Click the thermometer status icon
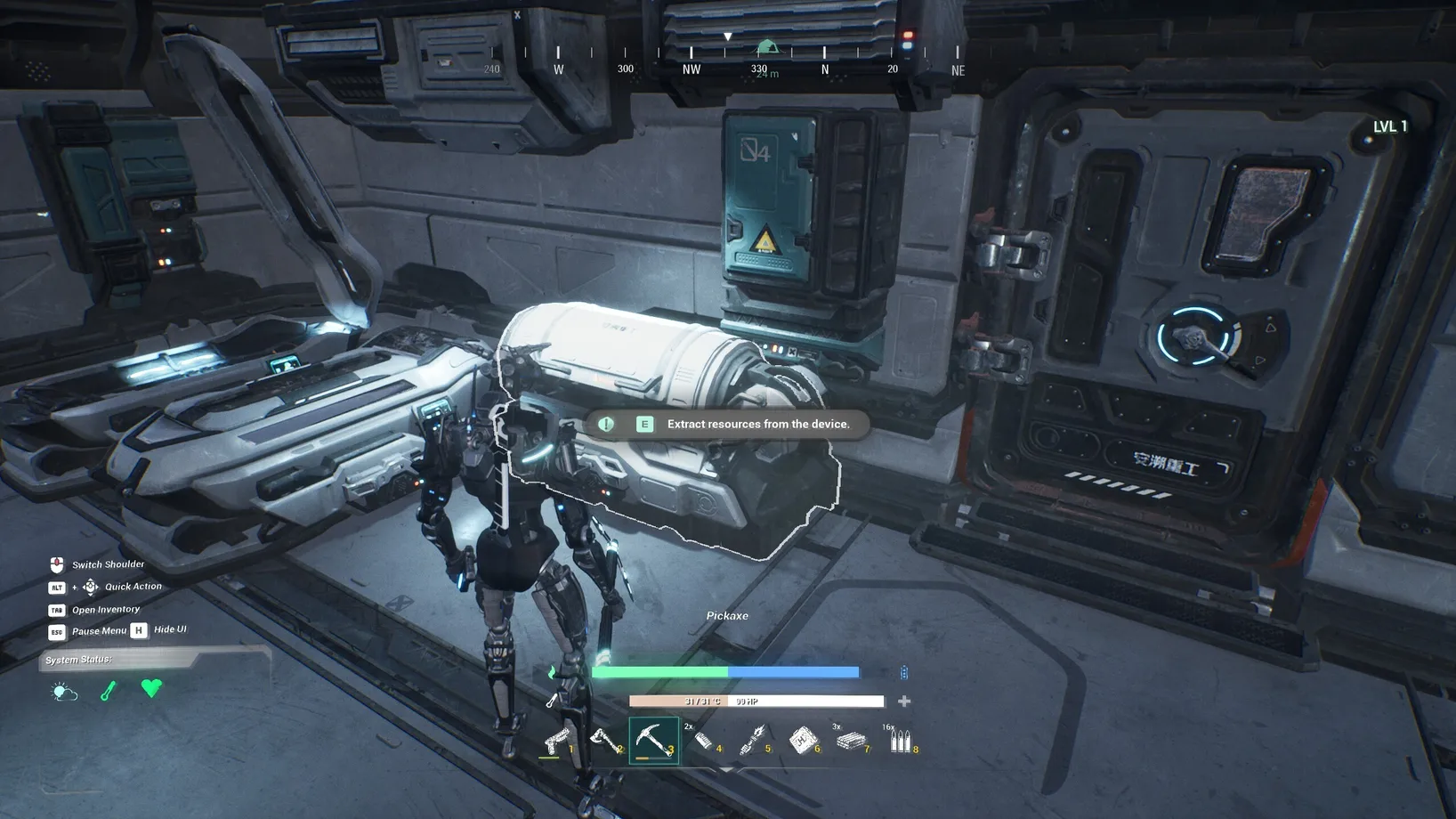 coord(109,691)
